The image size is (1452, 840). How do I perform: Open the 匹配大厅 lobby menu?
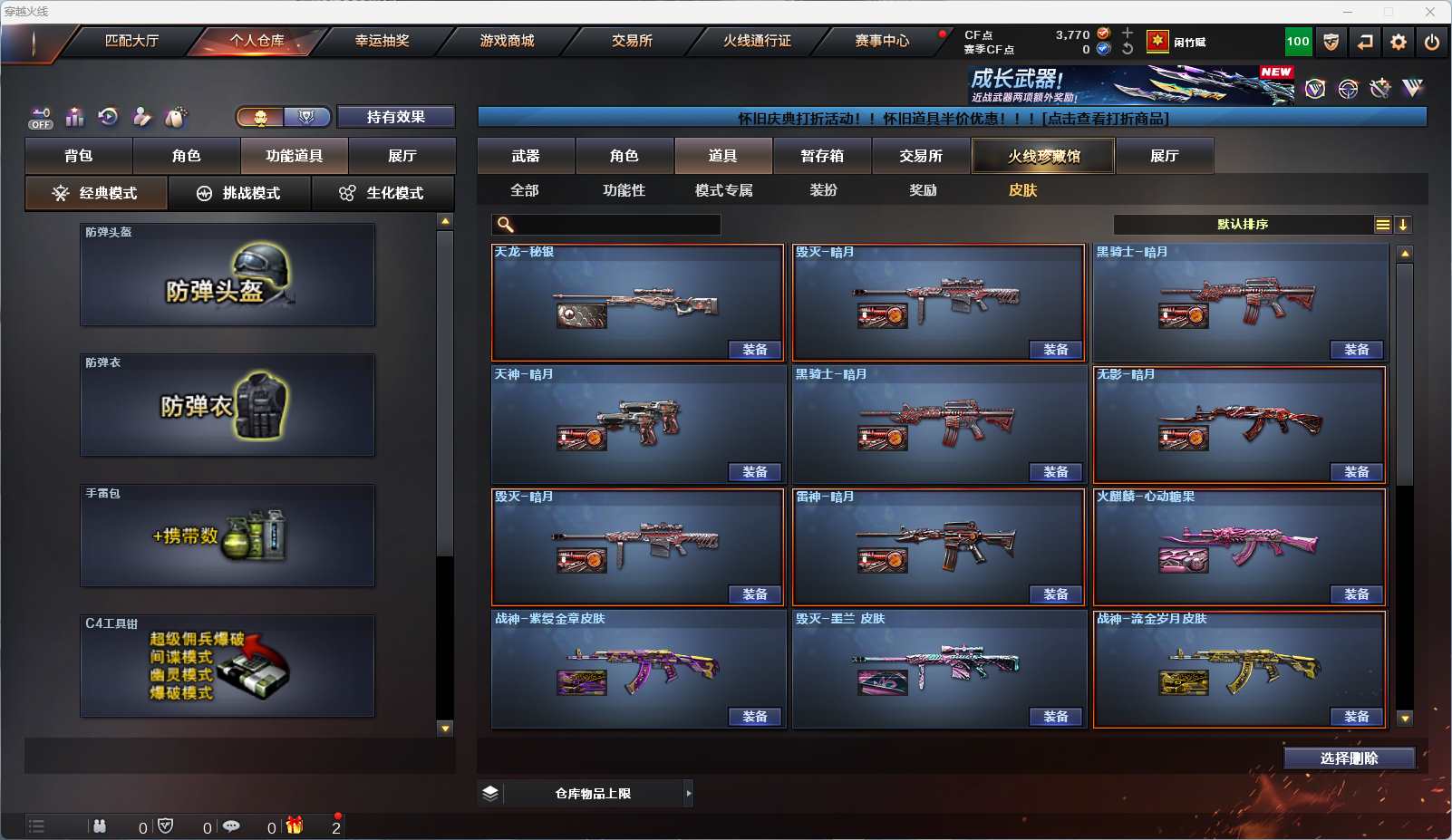tap(131, 41)
